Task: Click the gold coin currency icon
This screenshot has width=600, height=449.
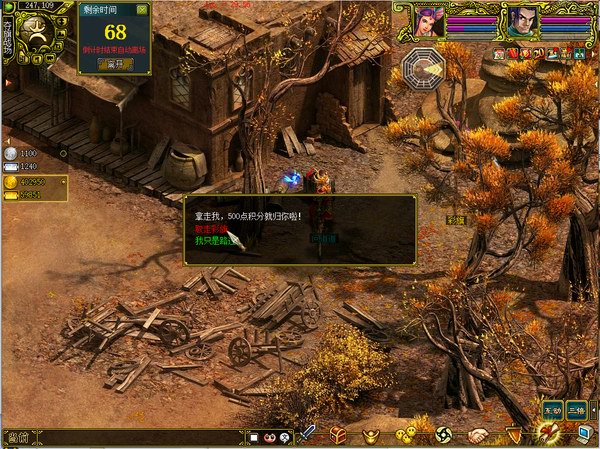Action: click(11, 182)
